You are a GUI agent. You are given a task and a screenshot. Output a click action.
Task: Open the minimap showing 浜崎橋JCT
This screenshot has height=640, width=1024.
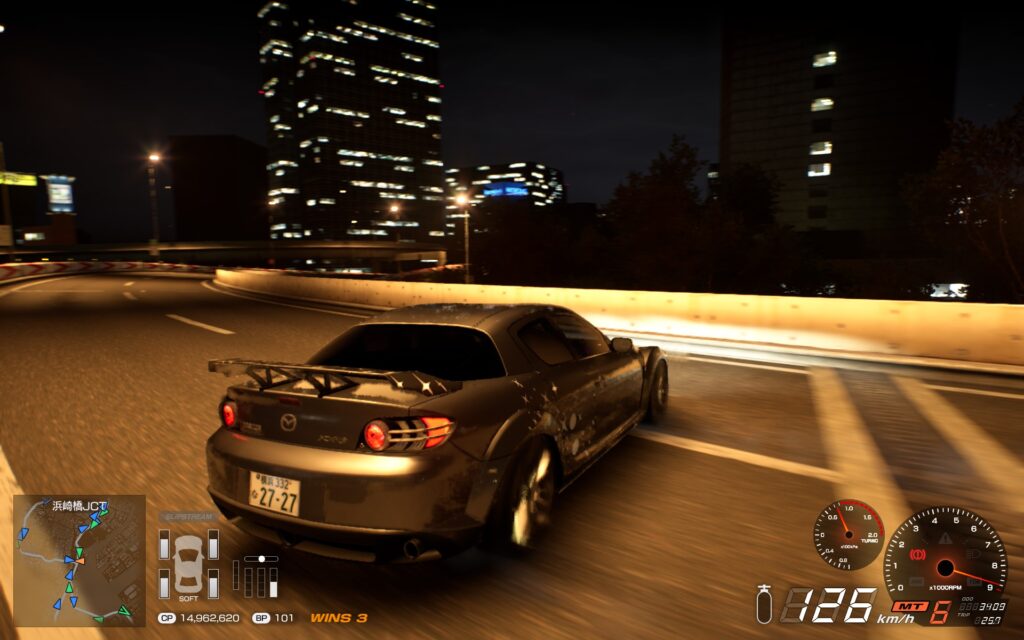pyautogui.click(x=79, y=560)
